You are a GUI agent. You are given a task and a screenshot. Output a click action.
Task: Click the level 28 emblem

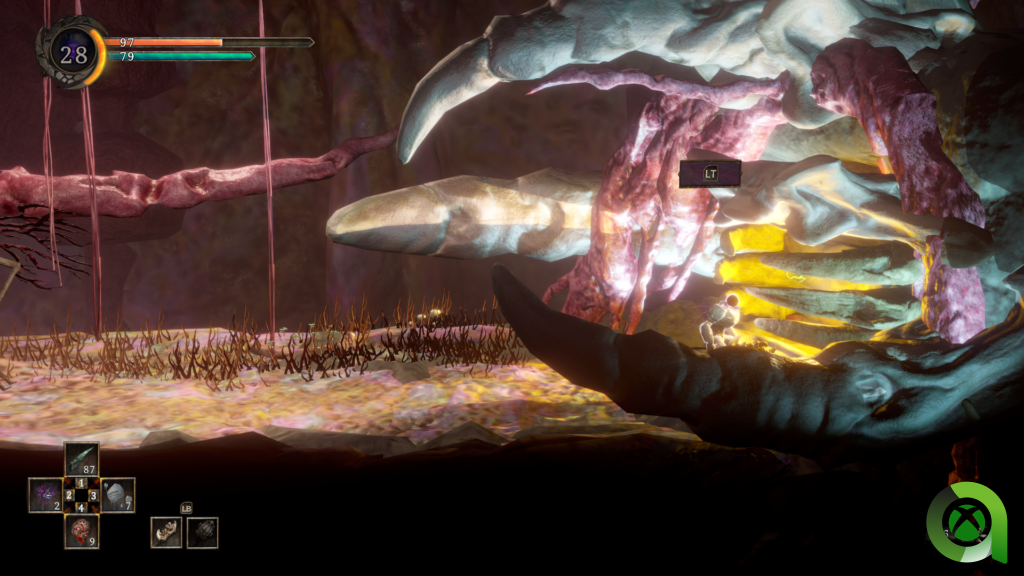click(73, 54)
